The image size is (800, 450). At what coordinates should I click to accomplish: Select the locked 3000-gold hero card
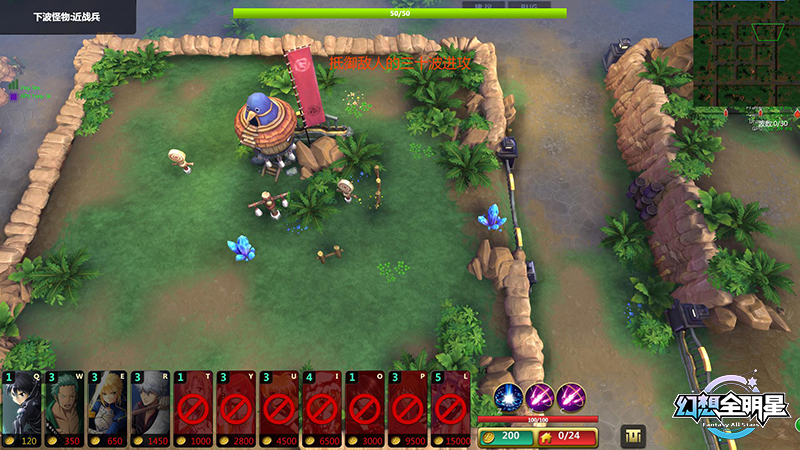365,410
